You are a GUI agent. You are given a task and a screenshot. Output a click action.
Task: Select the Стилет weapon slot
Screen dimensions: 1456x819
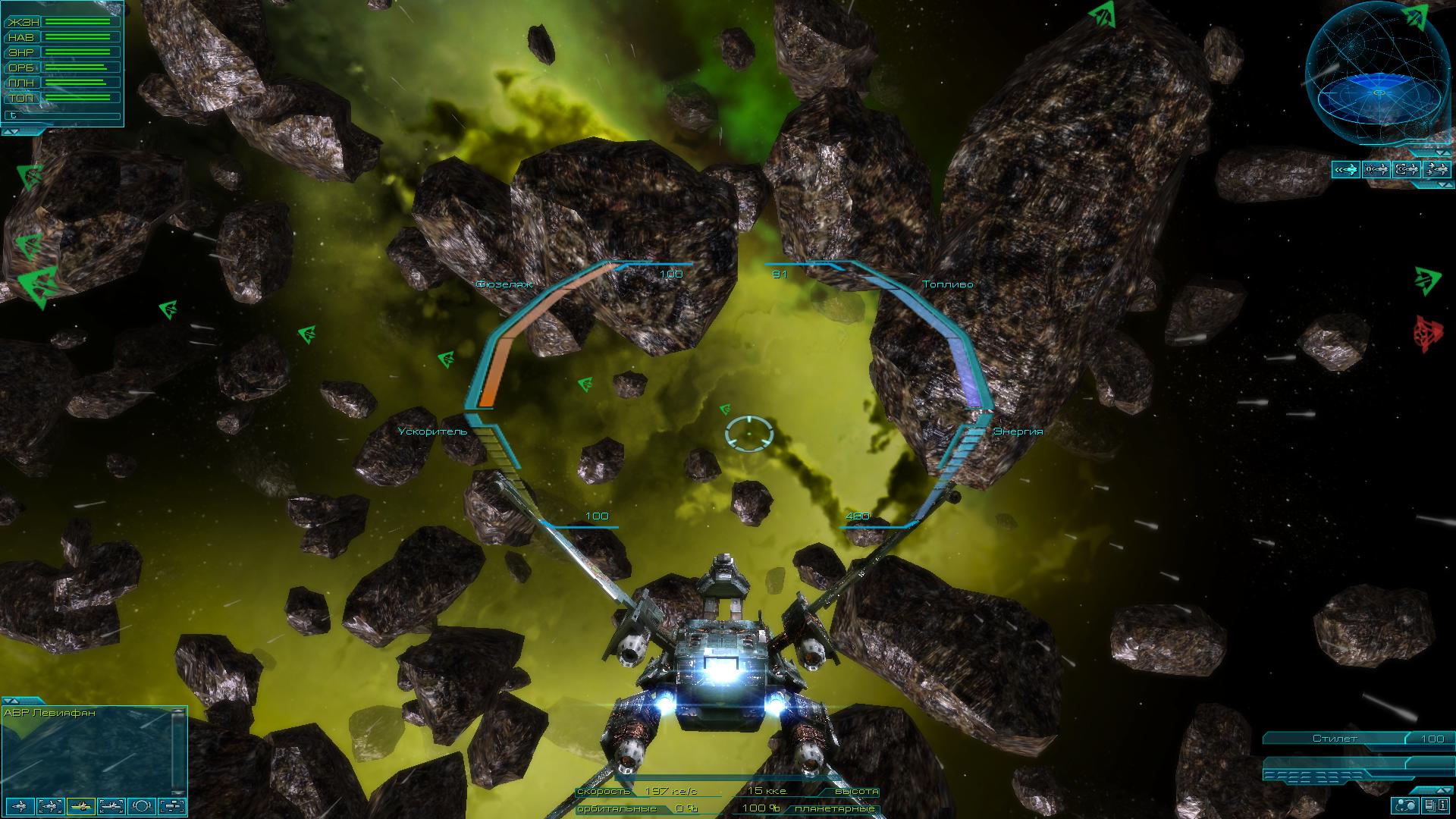click(1335, 739)
